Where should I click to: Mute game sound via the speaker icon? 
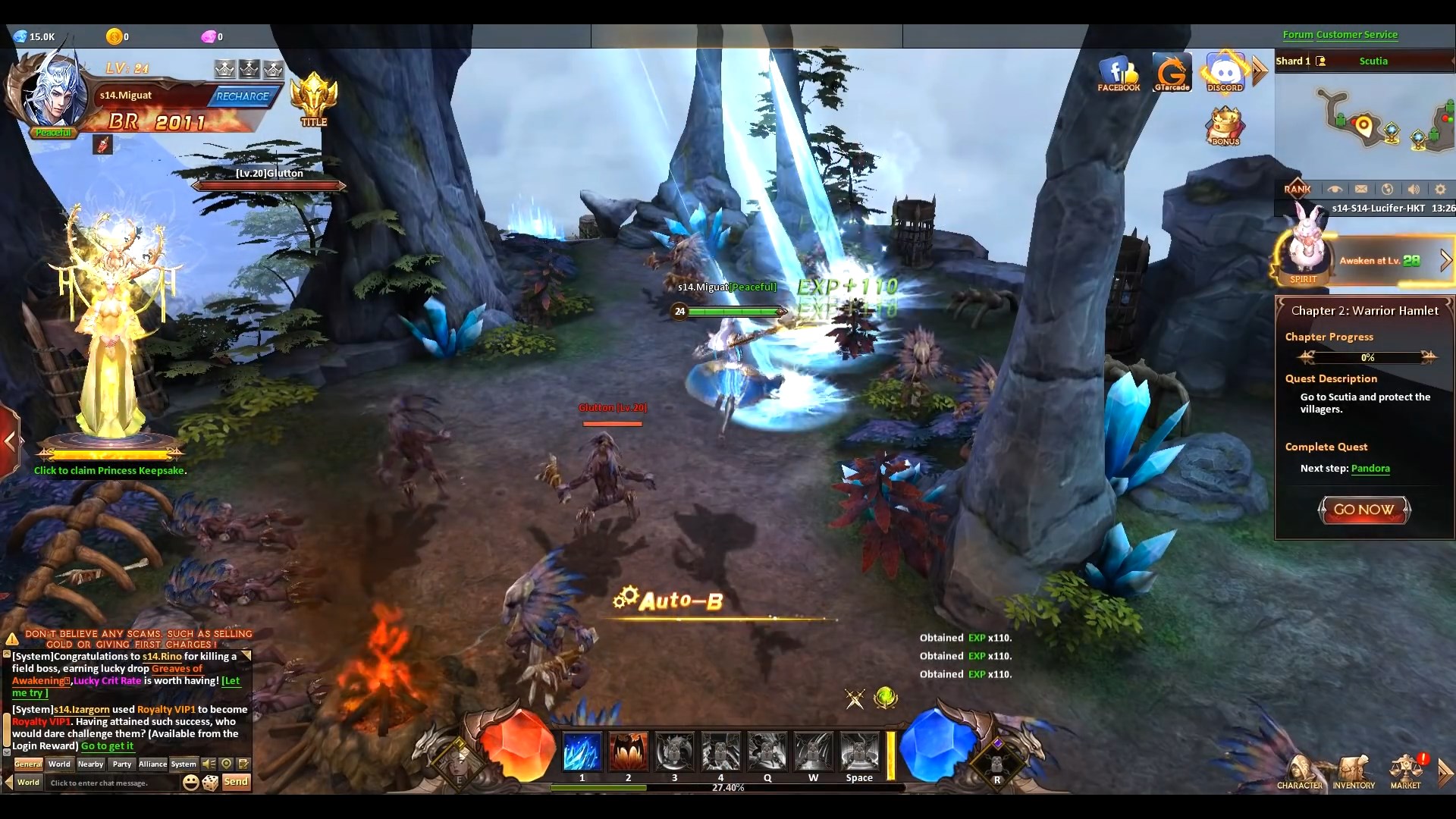[x=1414, y=189]
